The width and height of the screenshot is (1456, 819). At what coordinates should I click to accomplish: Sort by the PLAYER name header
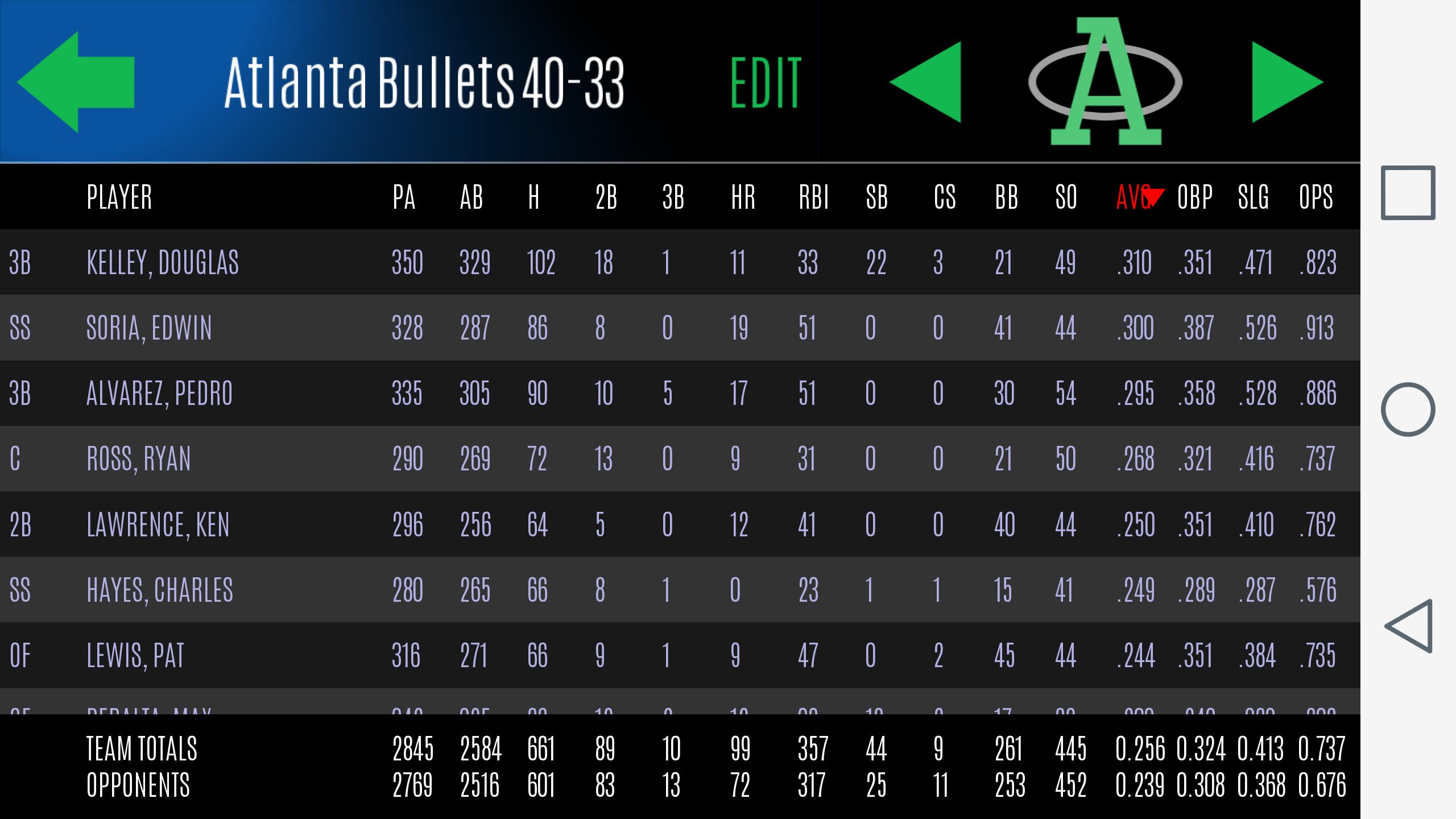pos(119,197)
